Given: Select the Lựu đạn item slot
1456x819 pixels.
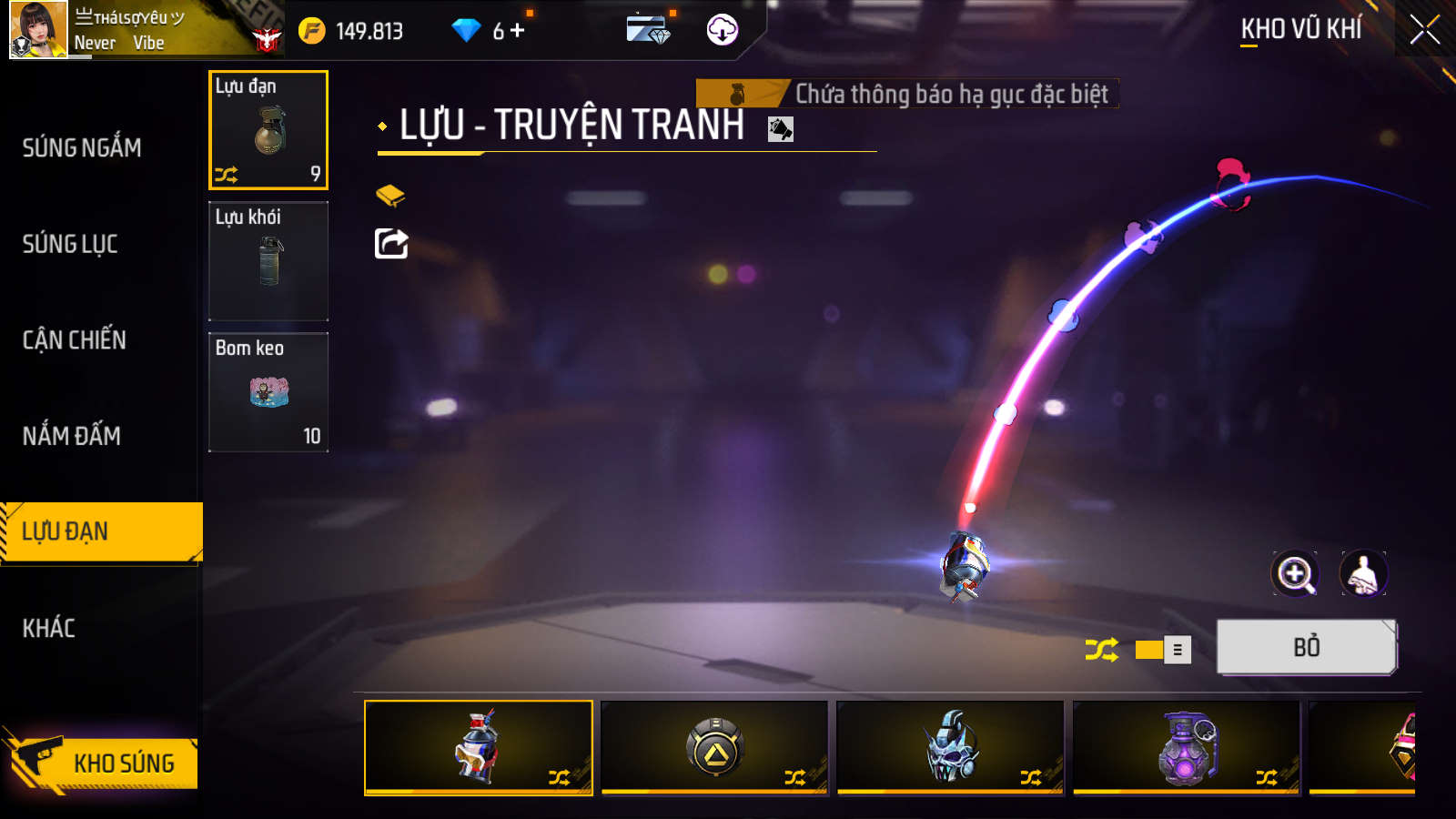Looking at the screenshot, I should [268, 130].
